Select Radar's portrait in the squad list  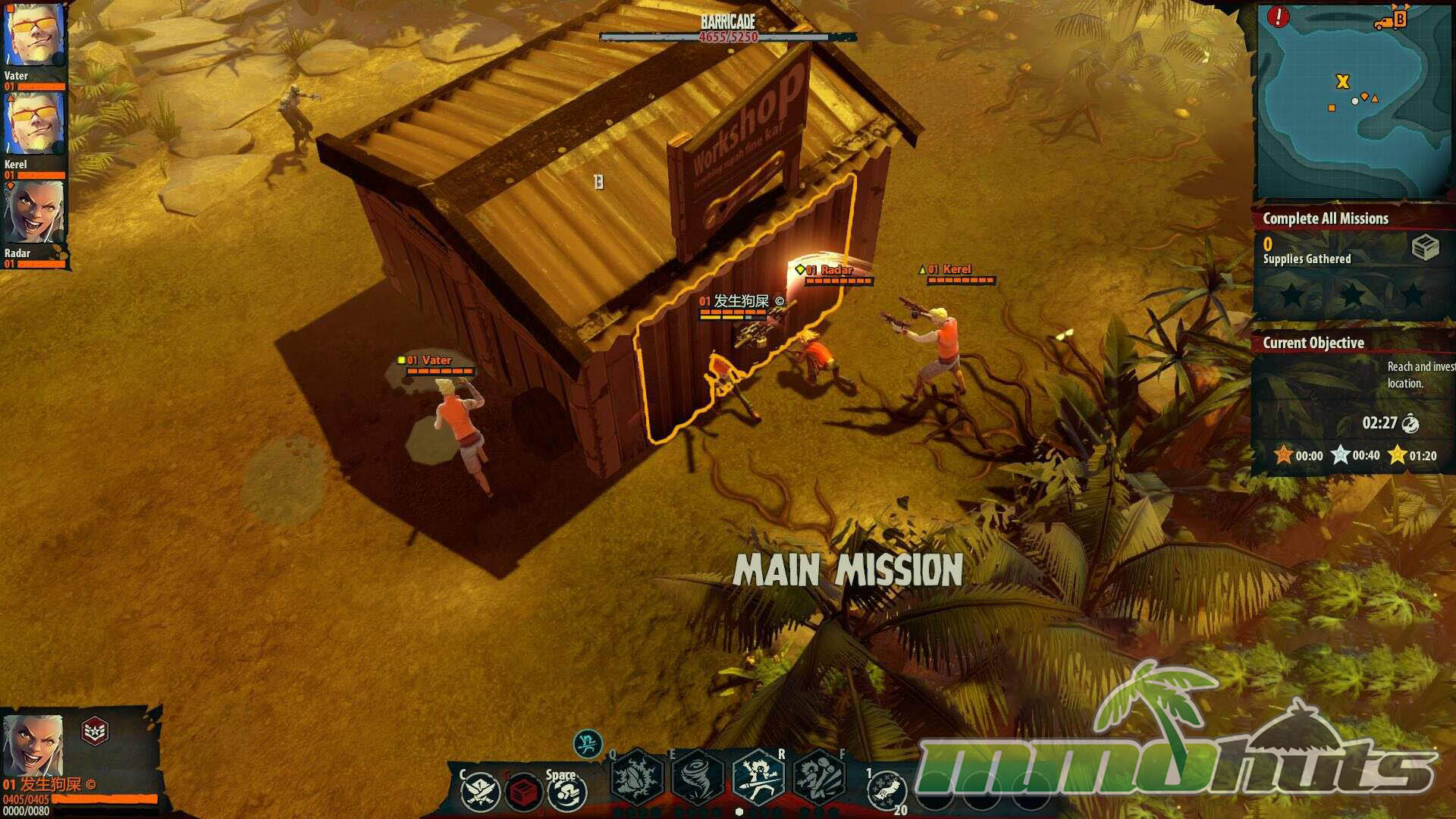pyautogui.click(x=34, y=212)
